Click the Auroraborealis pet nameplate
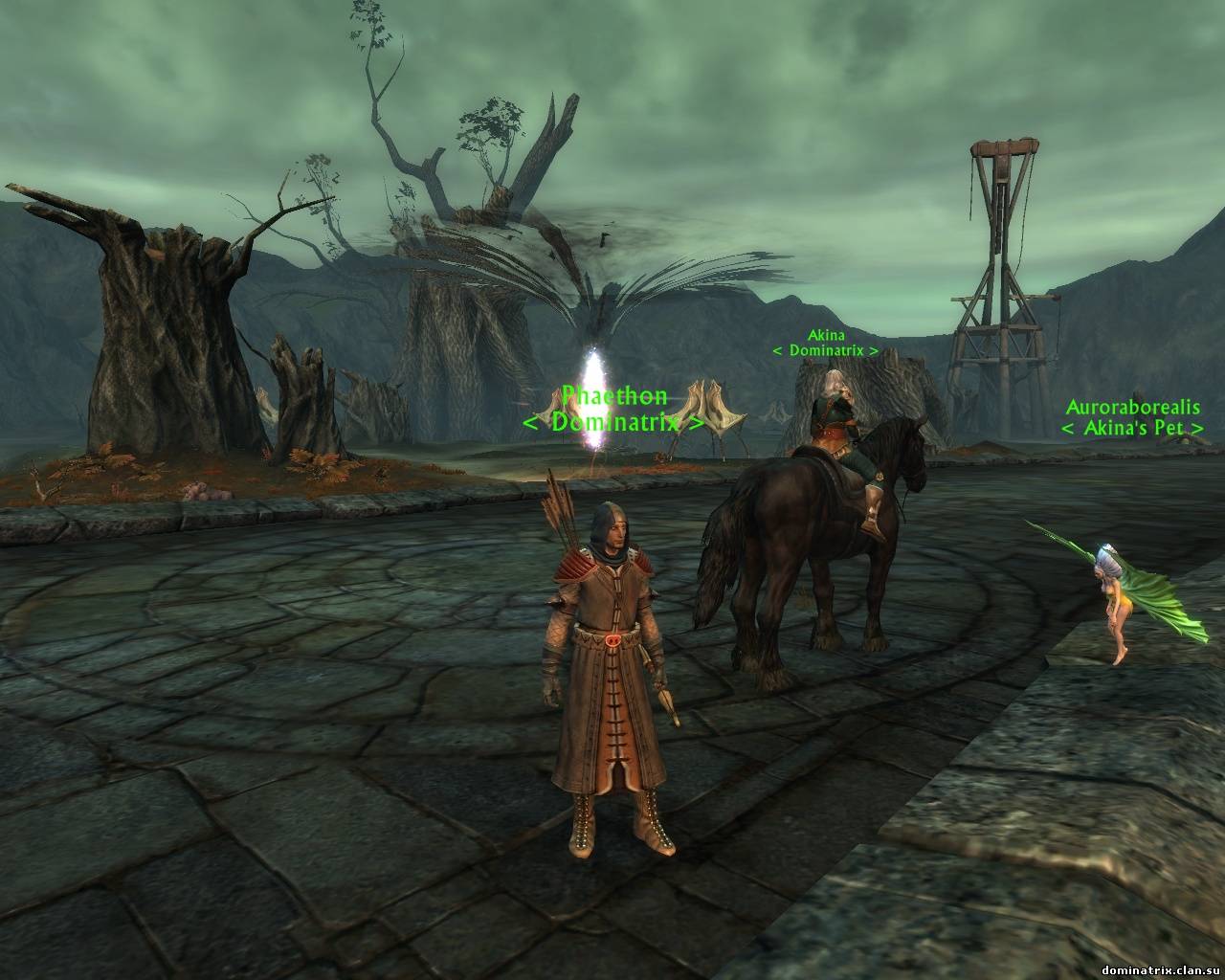1225x980 pixels. [x=1132, y=408]
